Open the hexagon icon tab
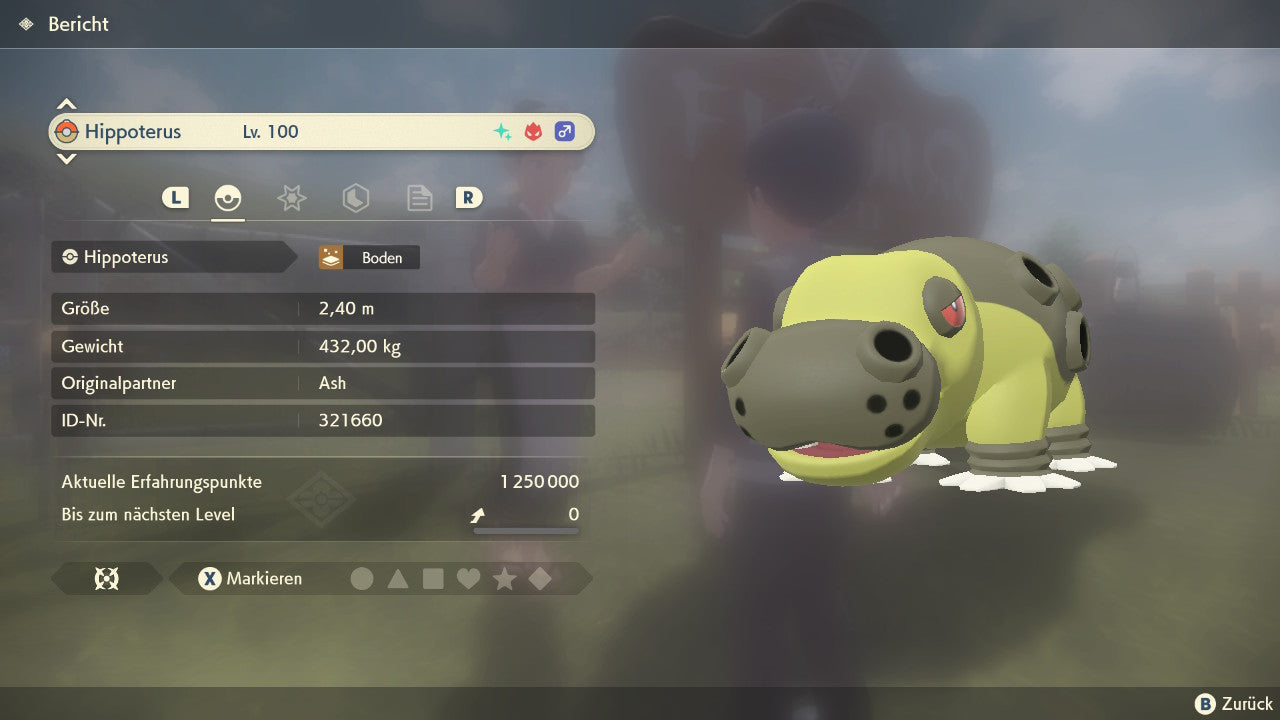 [355, 198]
